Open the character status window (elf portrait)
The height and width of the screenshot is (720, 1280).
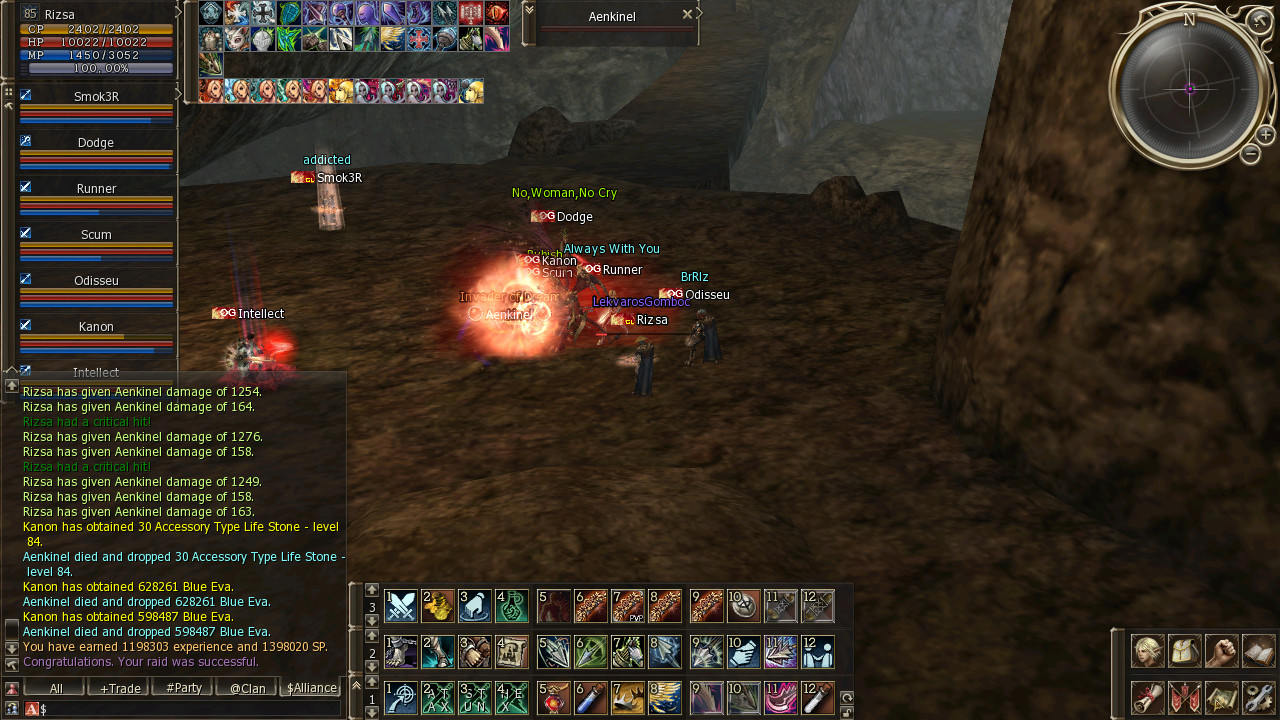[x=1147, y=651]
